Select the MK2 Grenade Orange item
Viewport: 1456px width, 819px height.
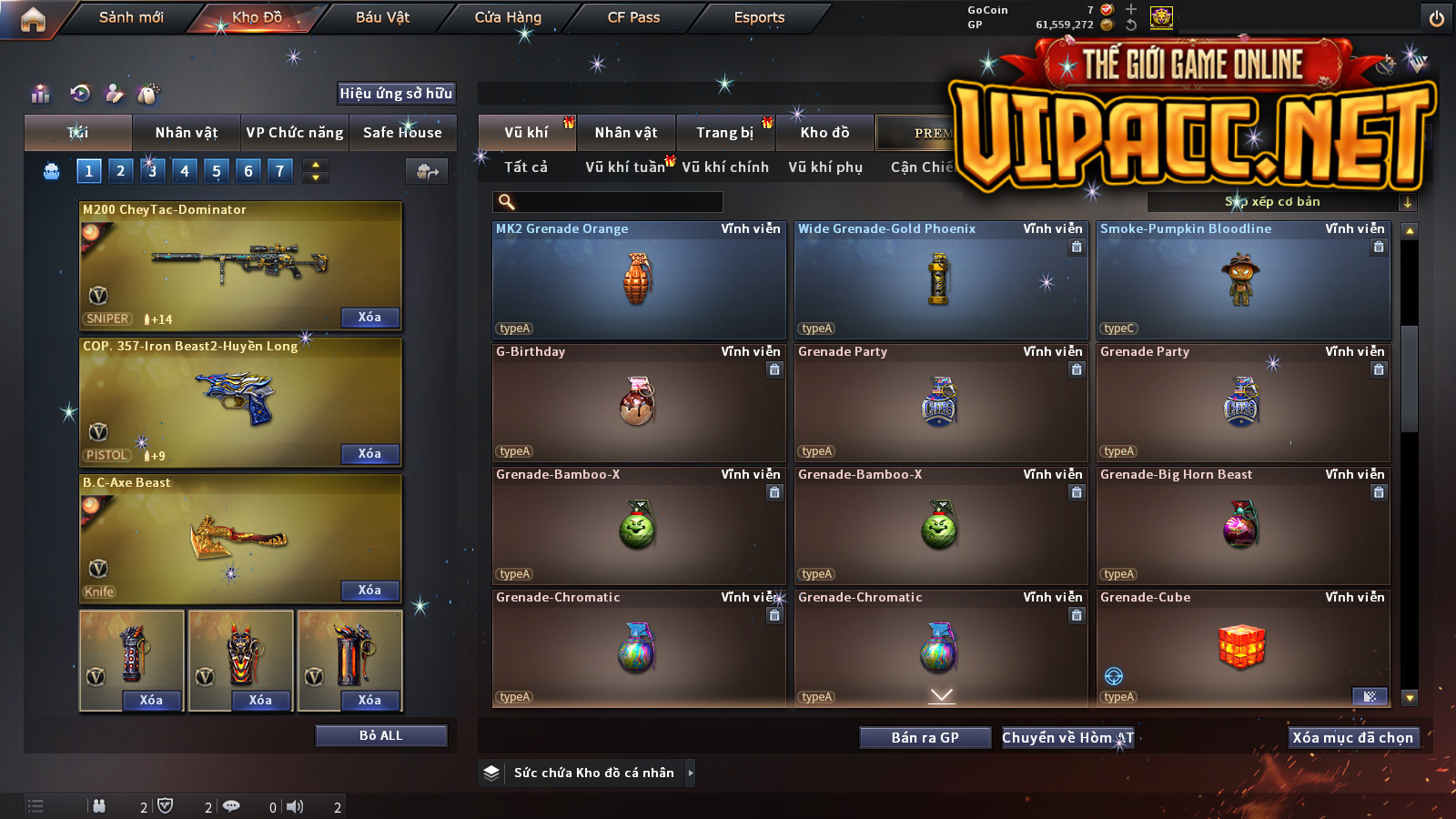pos(639,280)
